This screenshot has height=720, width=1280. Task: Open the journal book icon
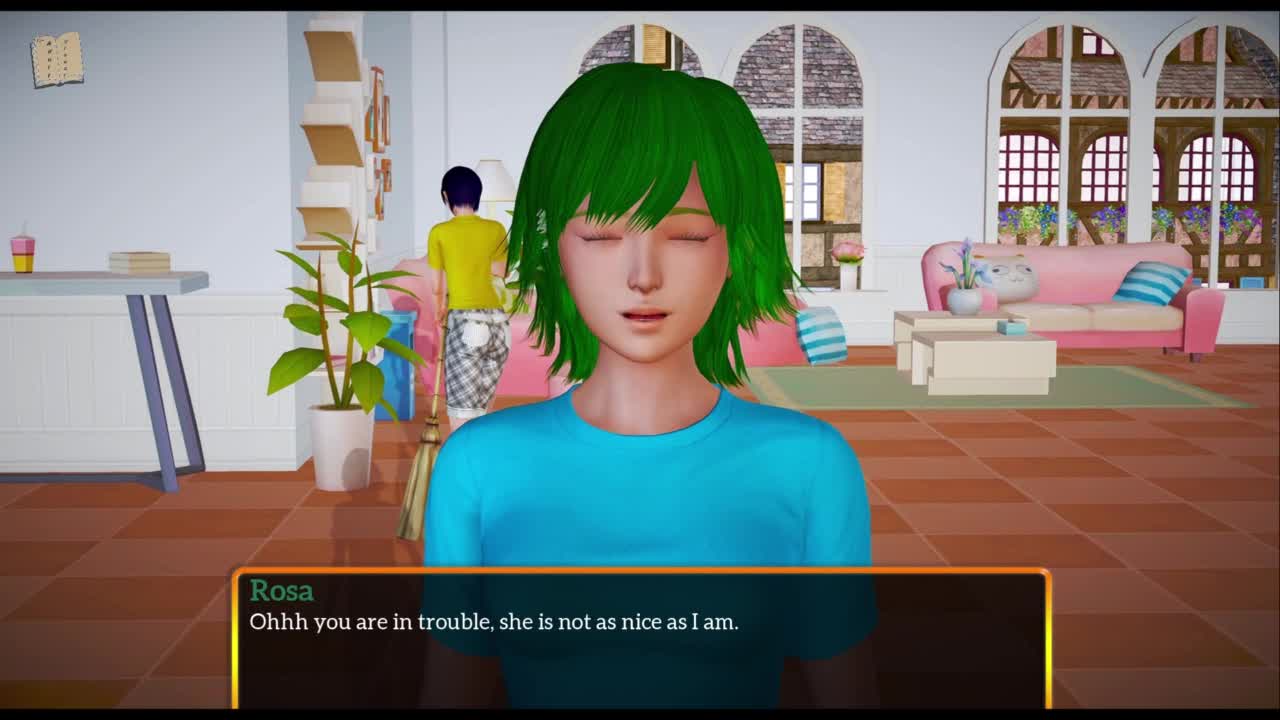pos(57,60)
